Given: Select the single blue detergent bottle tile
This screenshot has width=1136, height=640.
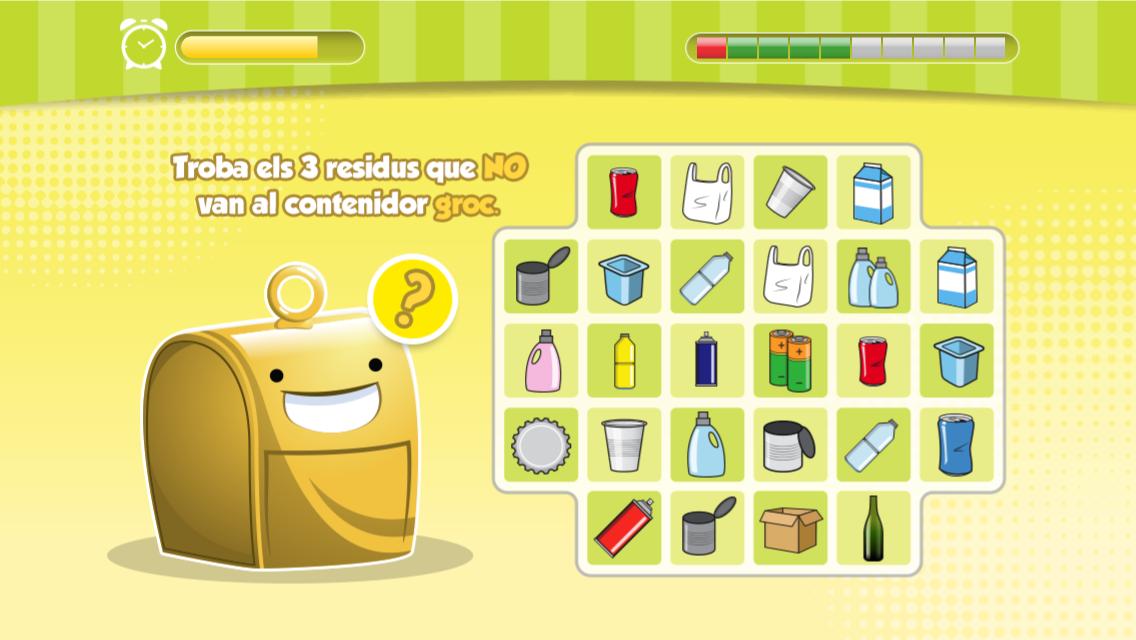Looking at the screenshot, I should 707,445.
